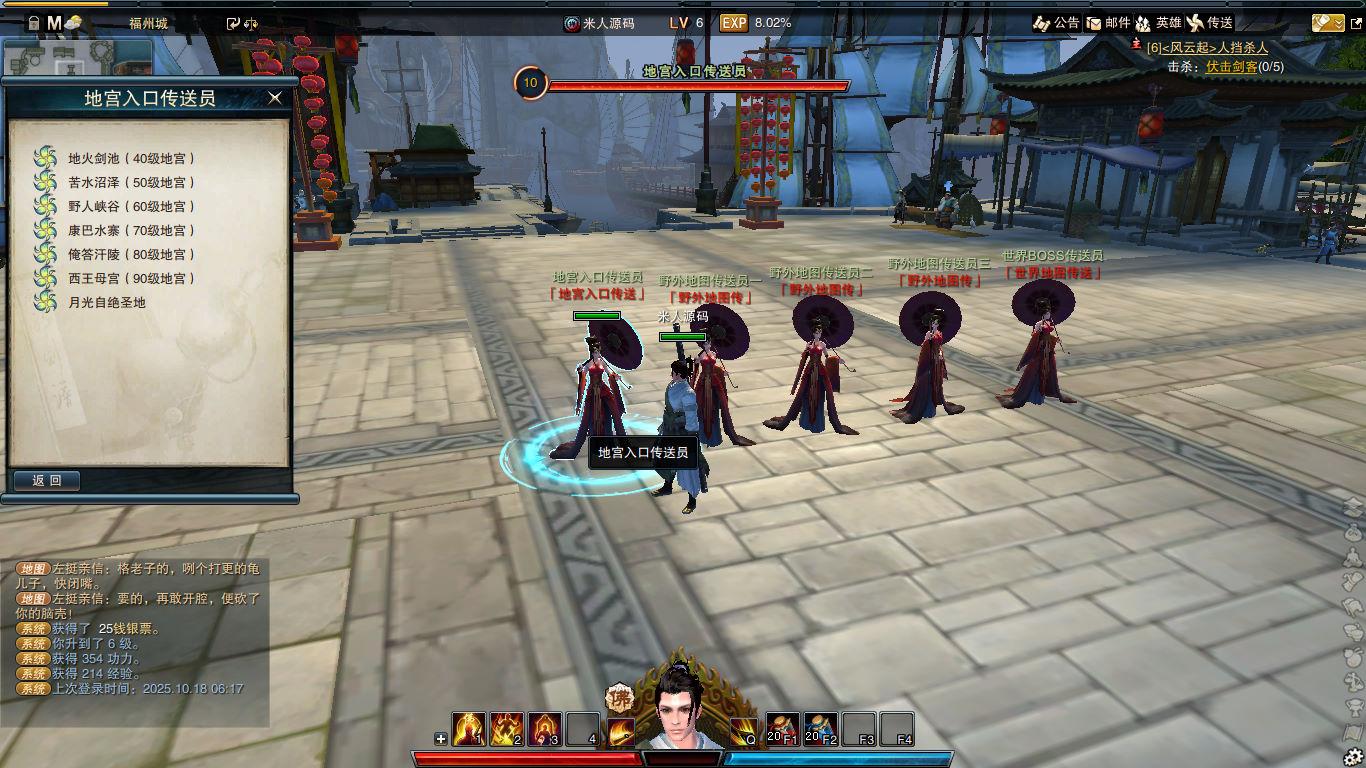The height and width of the screenshot is (768, 1366).
Task: Use the red potion in slot F1
Action: pos(783,729)
